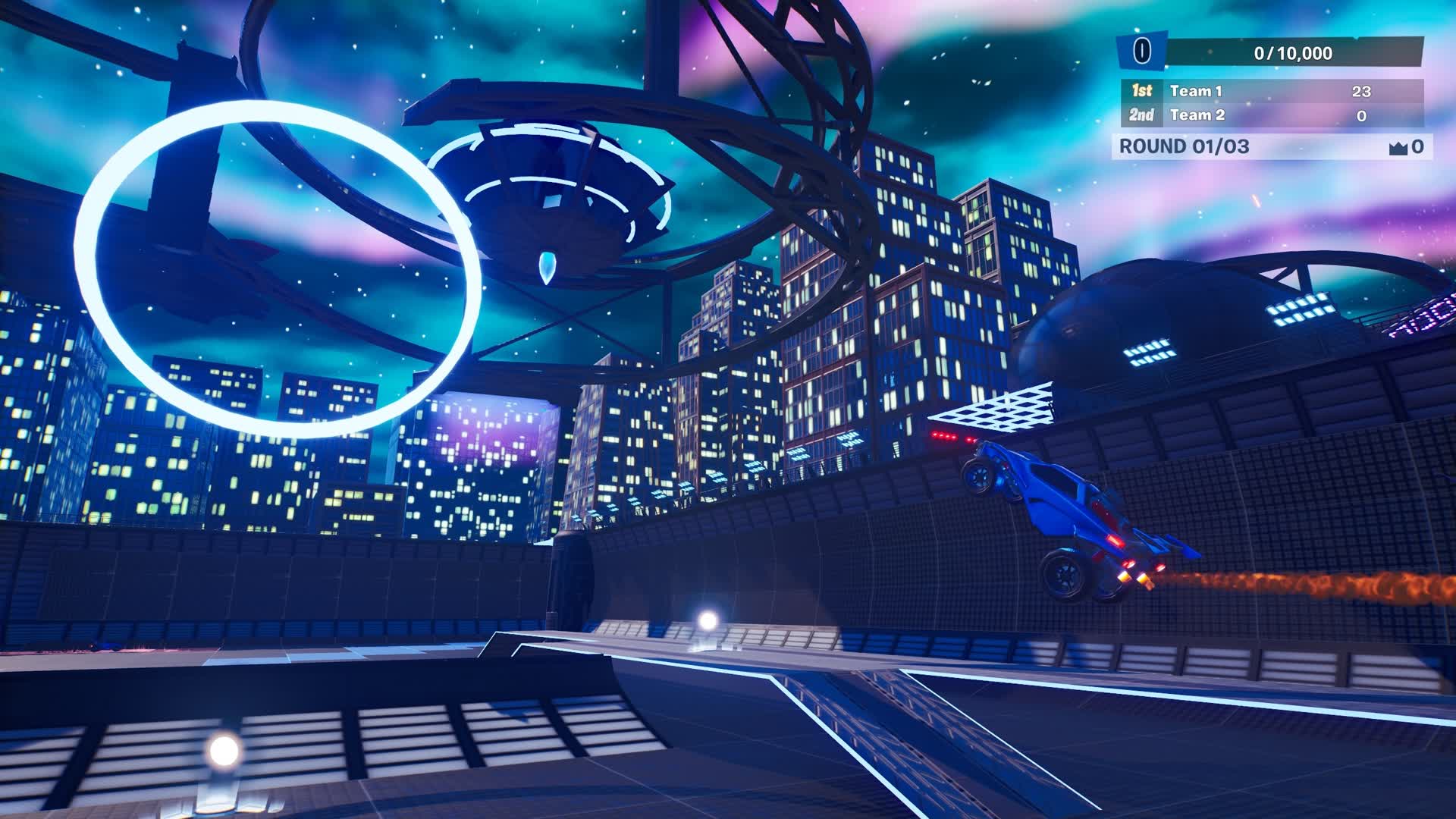Viewport: 1456px width, 819px height.
Task: Click the 2nd place rank icon
Action: (1142, 116)
